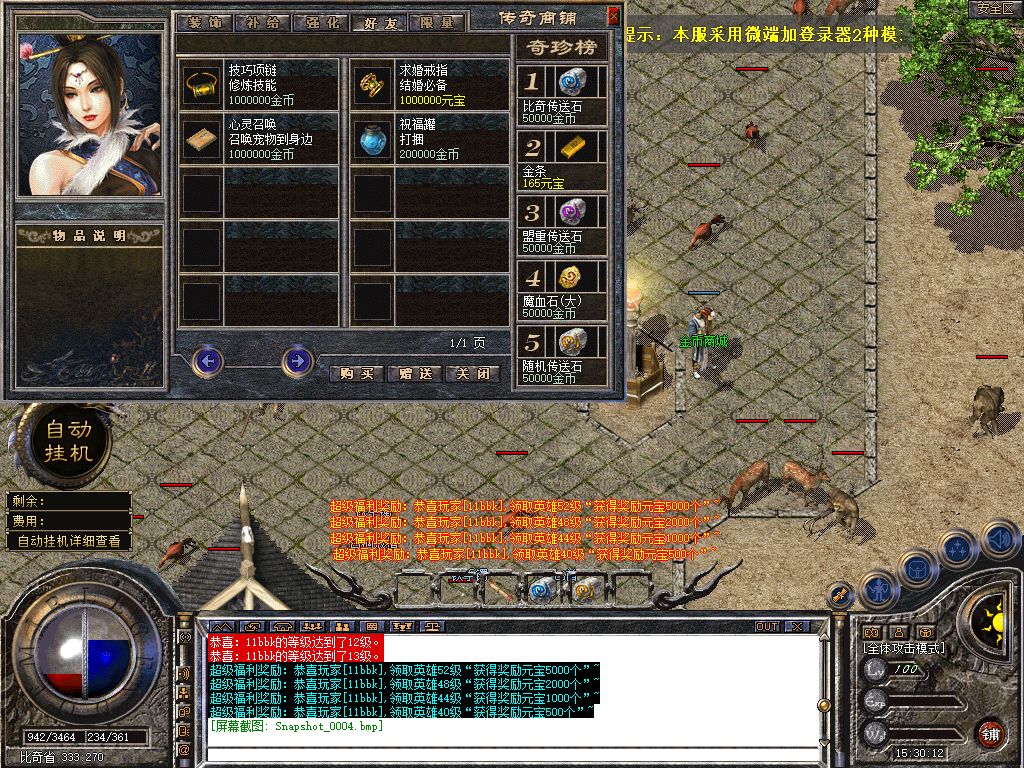Click the 购买 buy button
1024x768 pixels.
356,373
